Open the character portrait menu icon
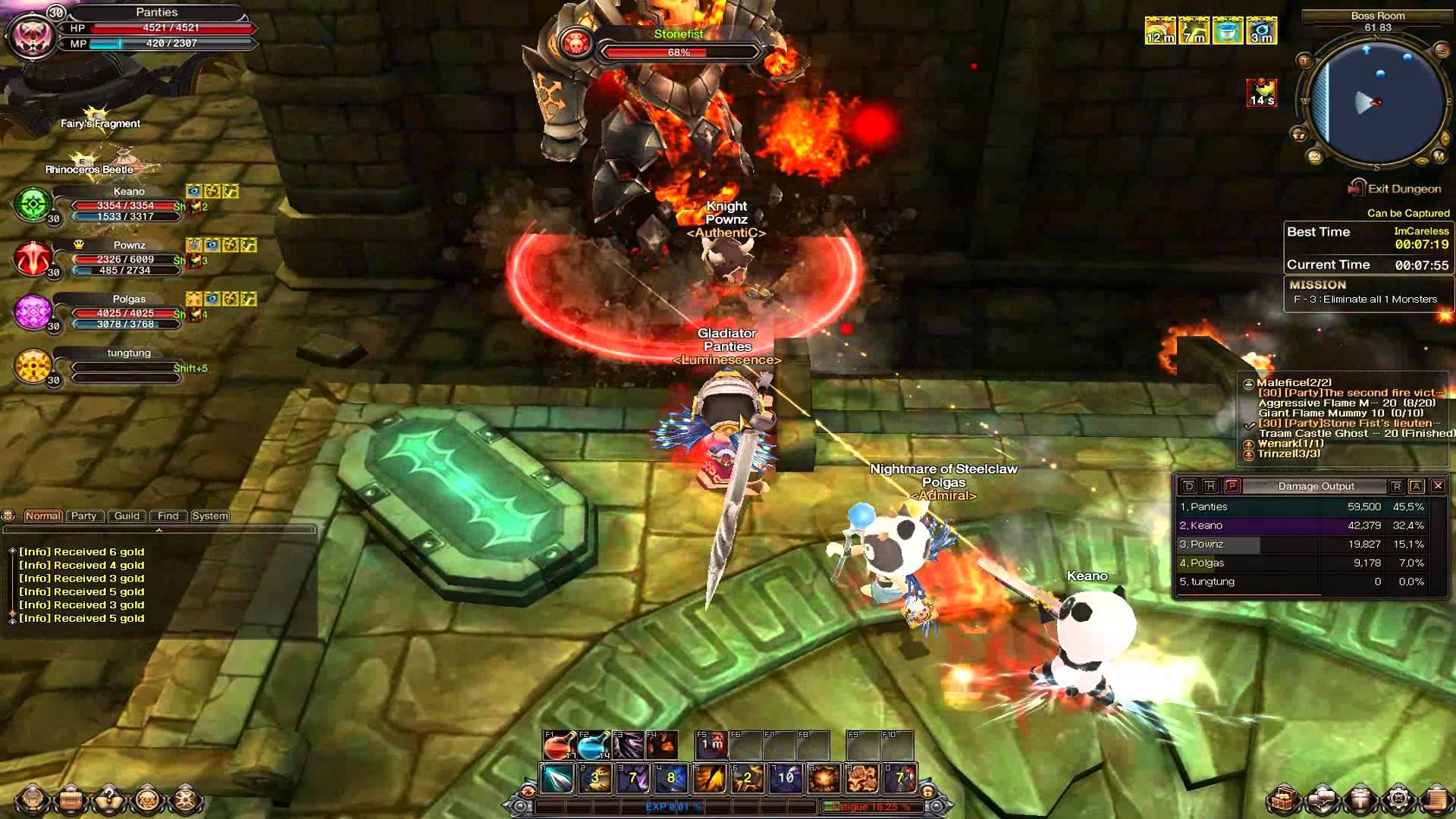The height and width of the screenshot is (819, 1456). tap(33, 799)
